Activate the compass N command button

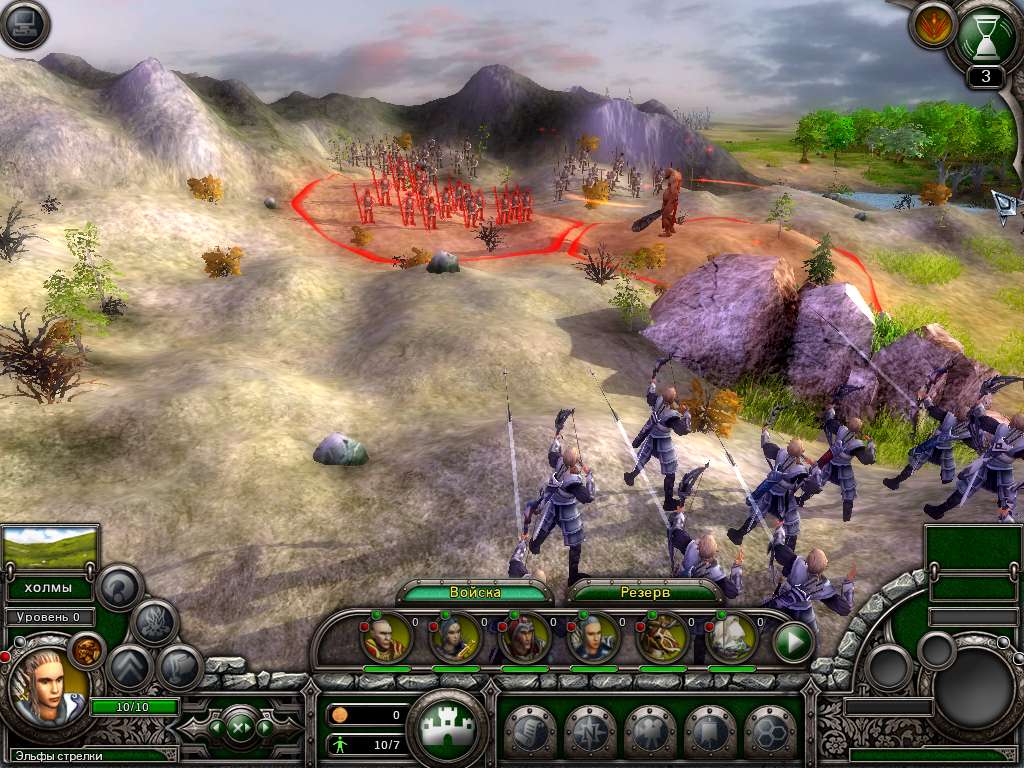tap(589, 731)
